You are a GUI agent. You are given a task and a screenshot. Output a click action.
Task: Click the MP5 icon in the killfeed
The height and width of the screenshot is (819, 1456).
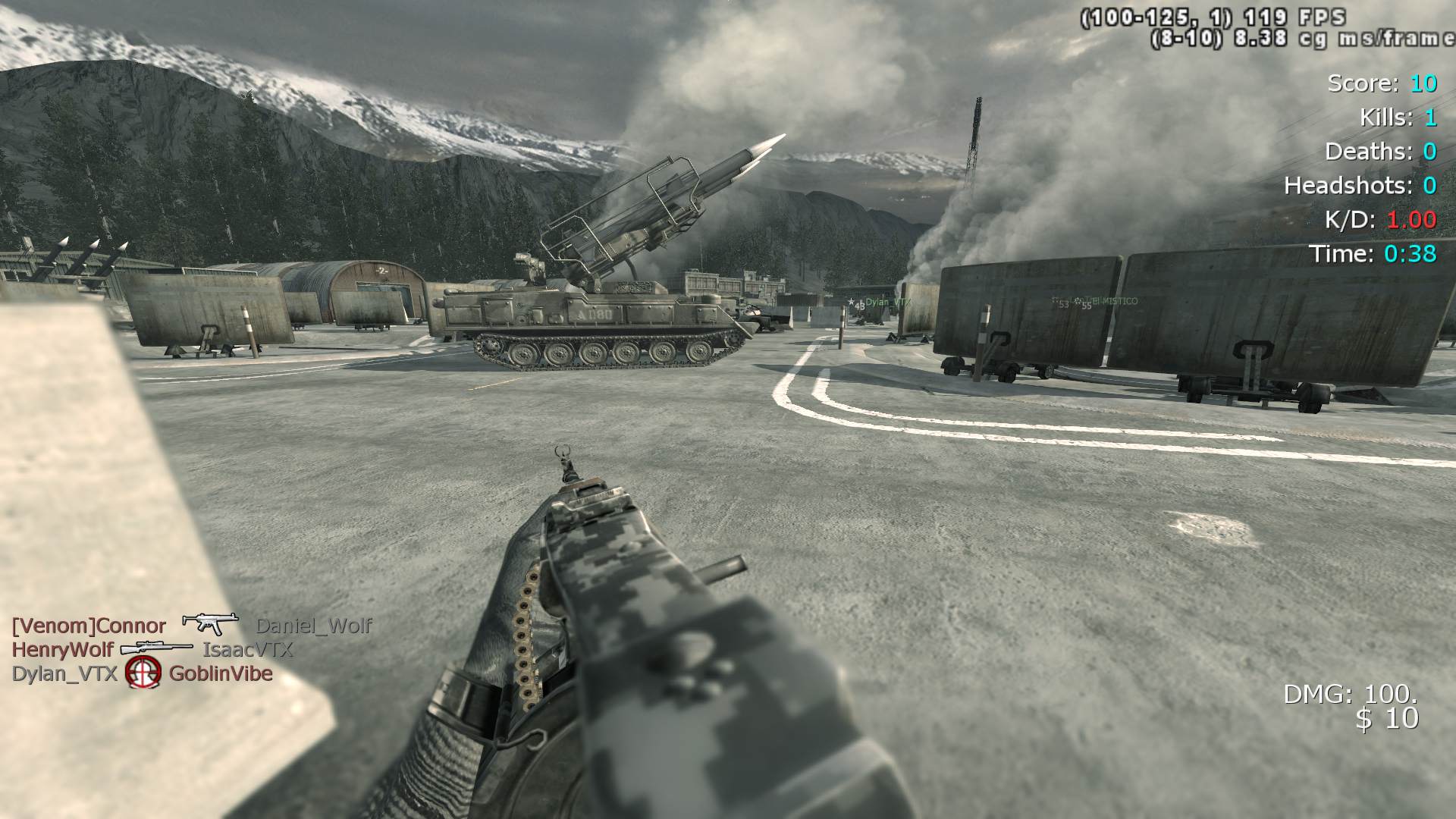[x=210, y=623]
